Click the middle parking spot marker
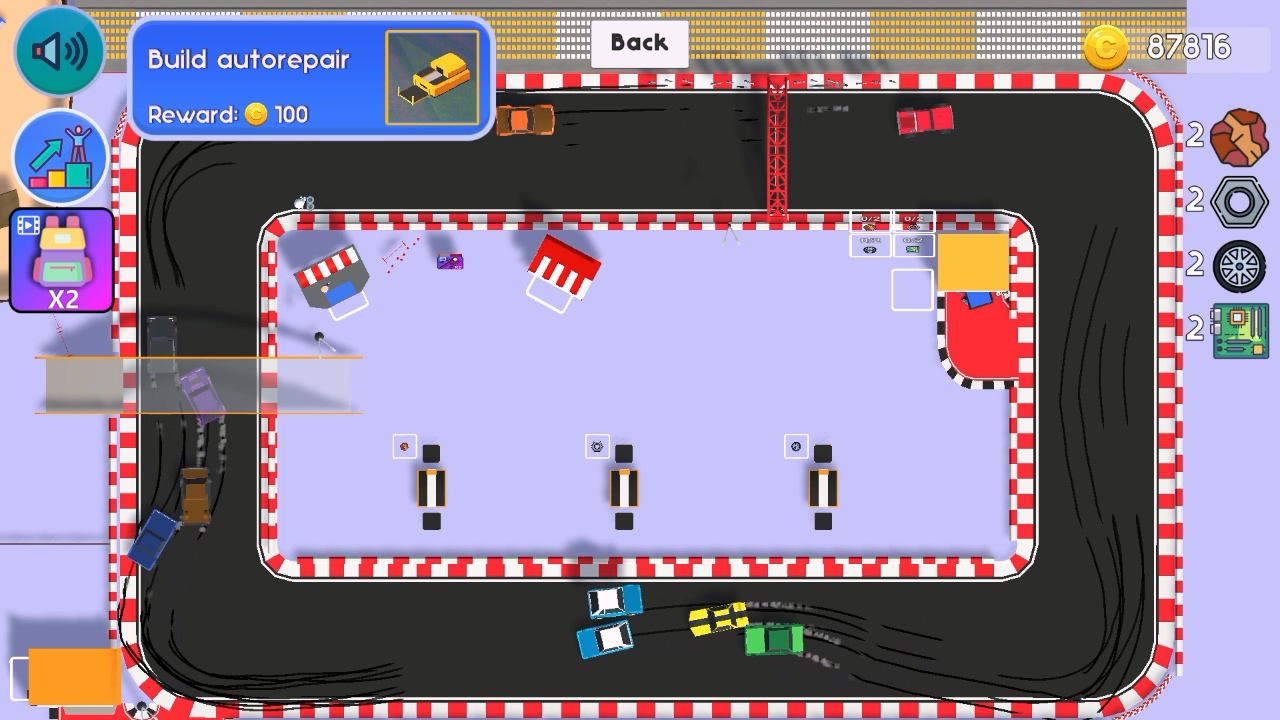Viewport: 1280px width, 720px height. (x=623, y=487)
